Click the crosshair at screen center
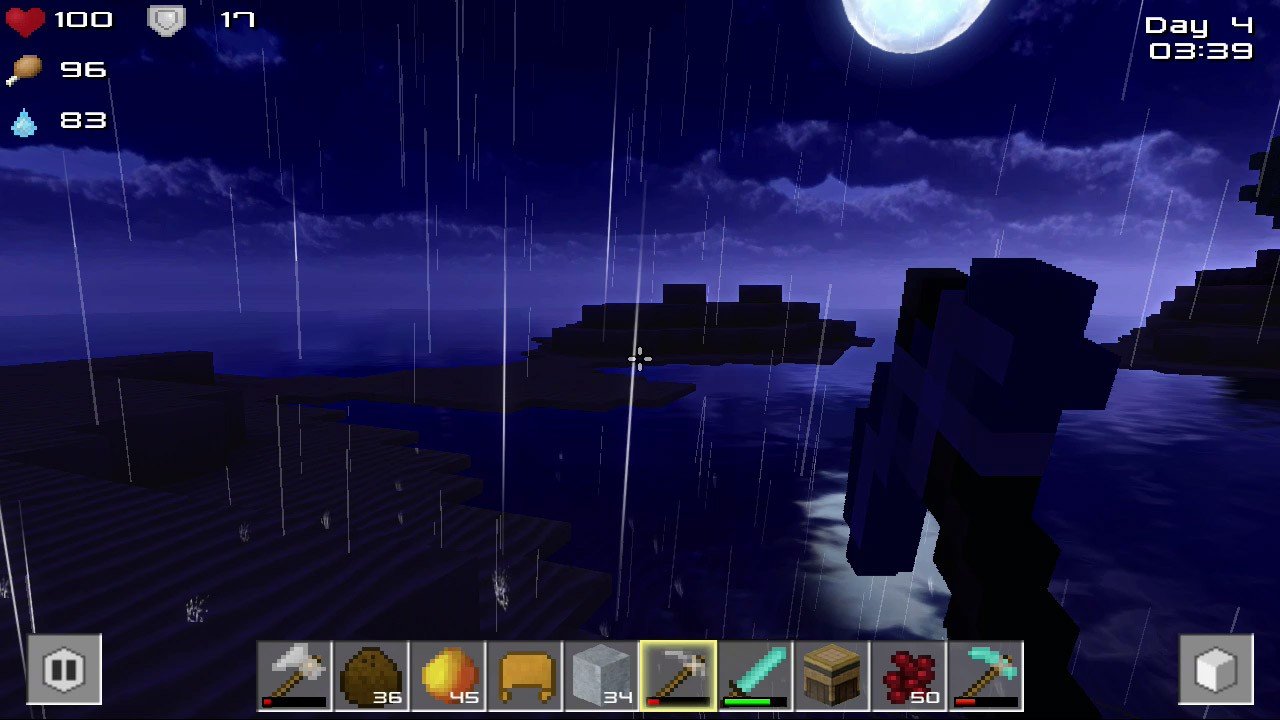The width and height of the screenshot is (1280, 720). pos(639,359)
